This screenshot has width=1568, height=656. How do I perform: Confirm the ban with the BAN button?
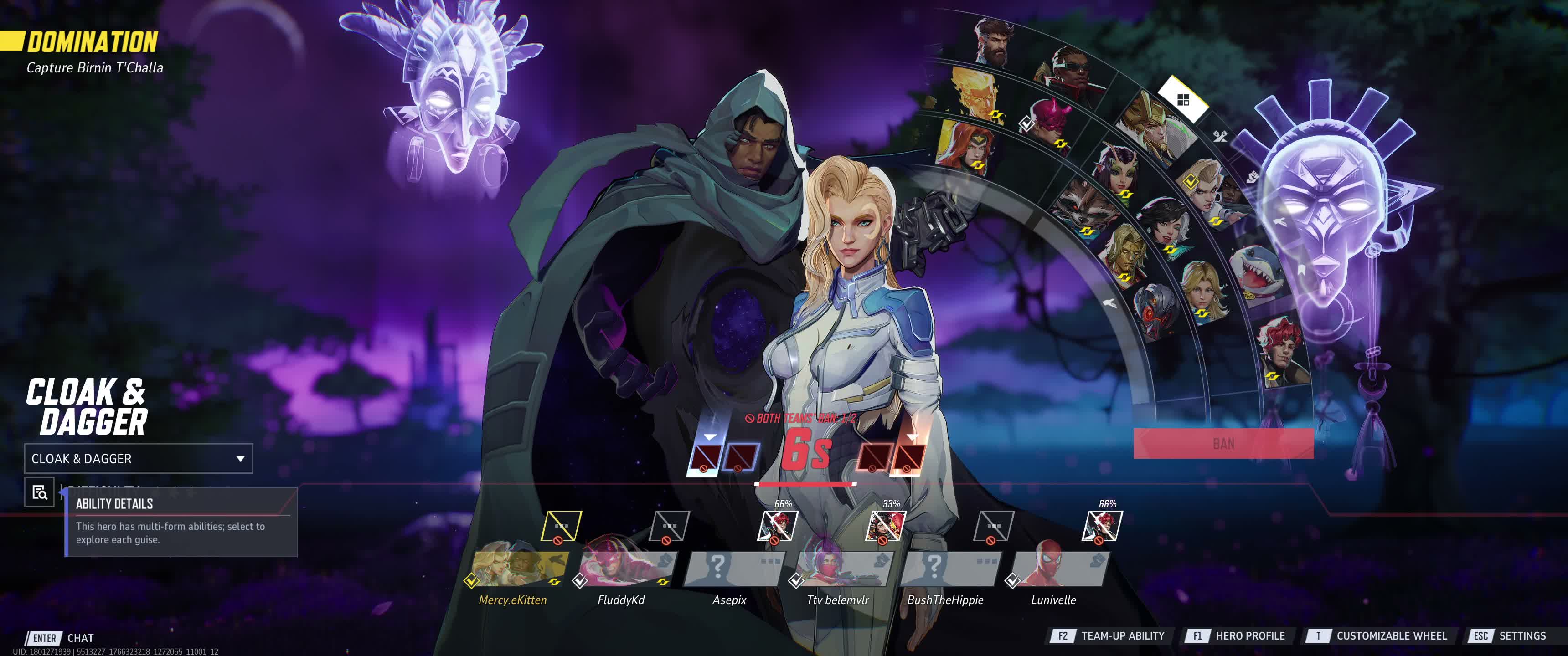(x=1223, y=444)
